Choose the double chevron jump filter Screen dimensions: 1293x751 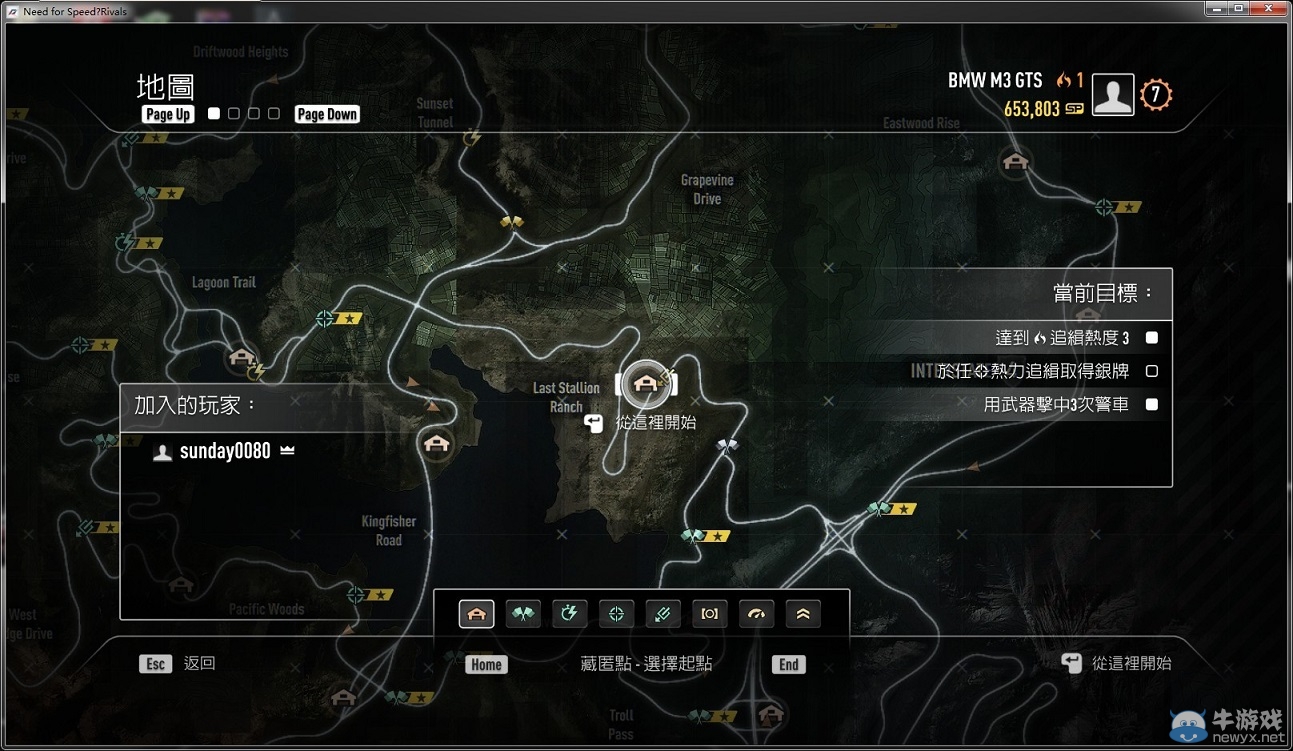[x=803, y=614]
